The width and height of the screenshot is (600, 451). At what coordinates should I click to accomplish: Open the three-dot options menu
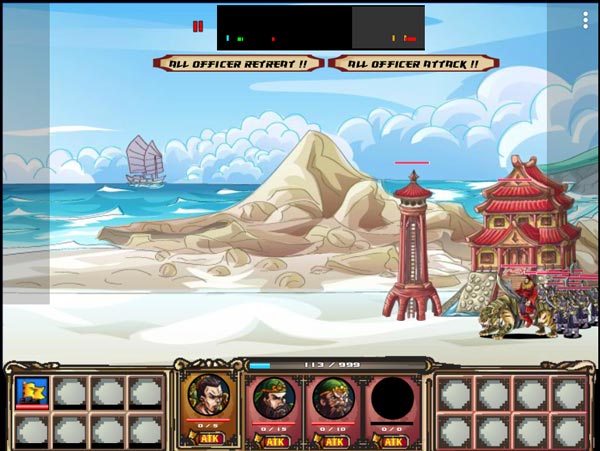pos(586,20)
